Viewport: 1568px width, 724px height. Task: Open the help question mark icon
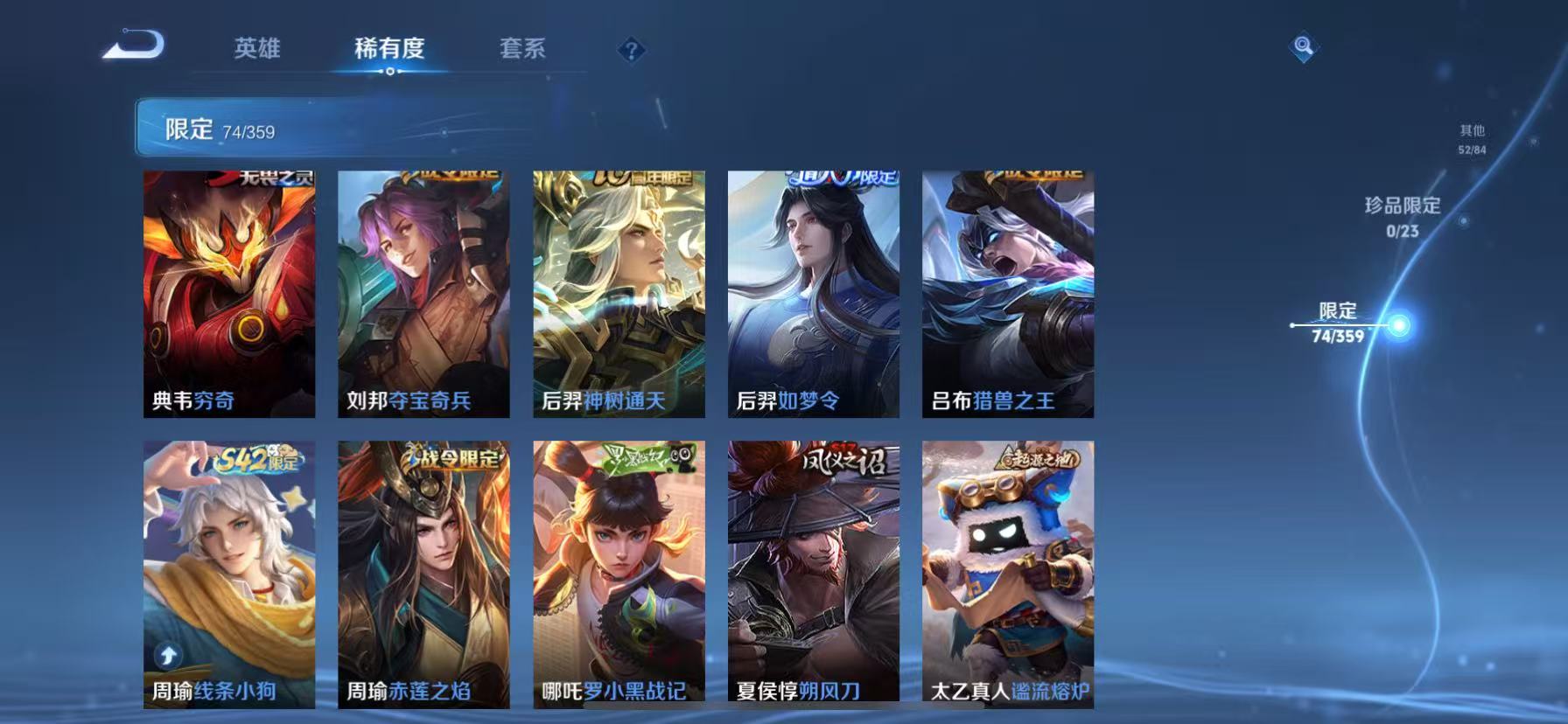coord(631,50)
